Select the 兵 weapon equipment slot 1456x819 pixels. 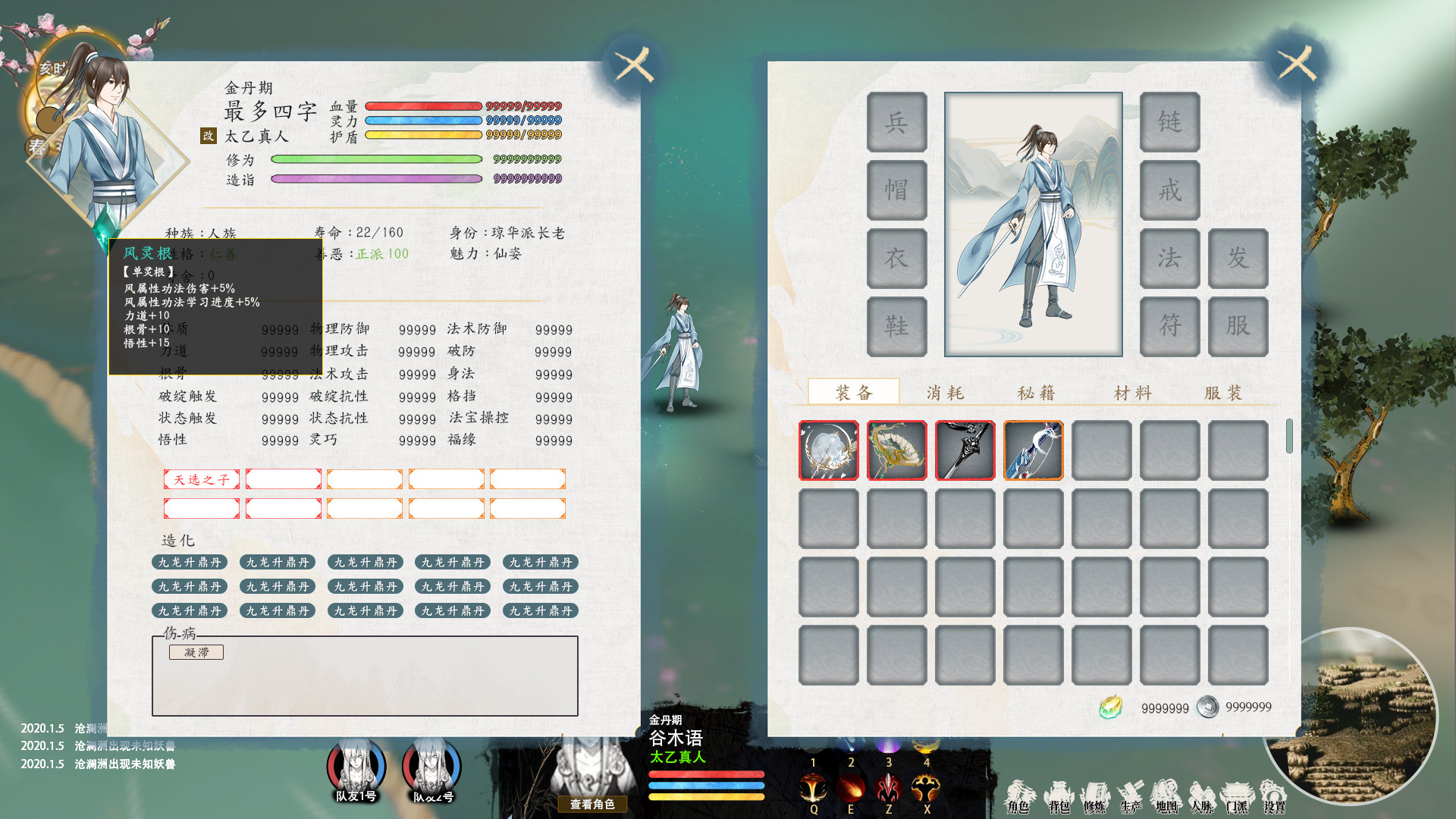[x=896, y=122]
